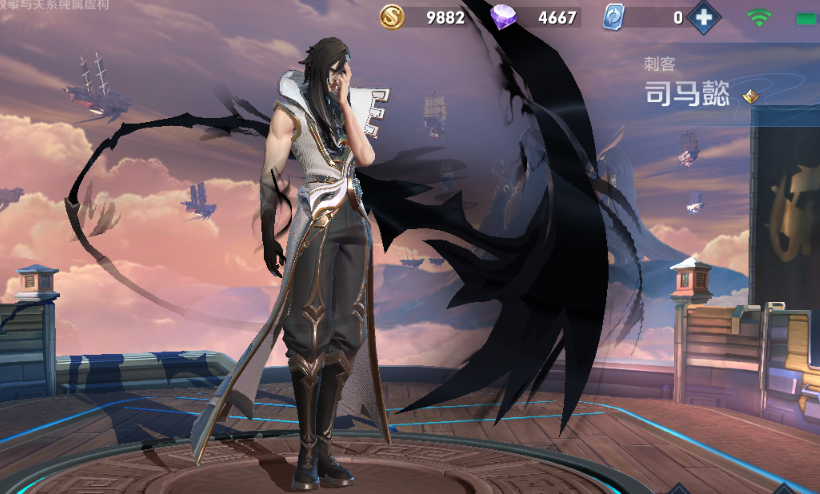Viewport: 820px width, 494px height.
Task: Click the gold emblem next to 司马懿
Action: pyautogui.click(x=750, y=96)
